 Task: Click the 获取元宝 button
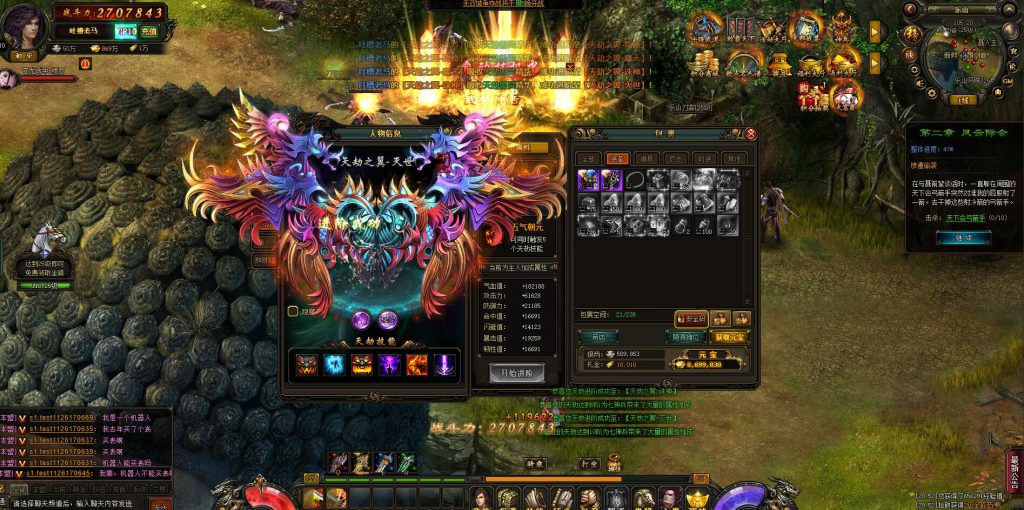click(731, 336)
